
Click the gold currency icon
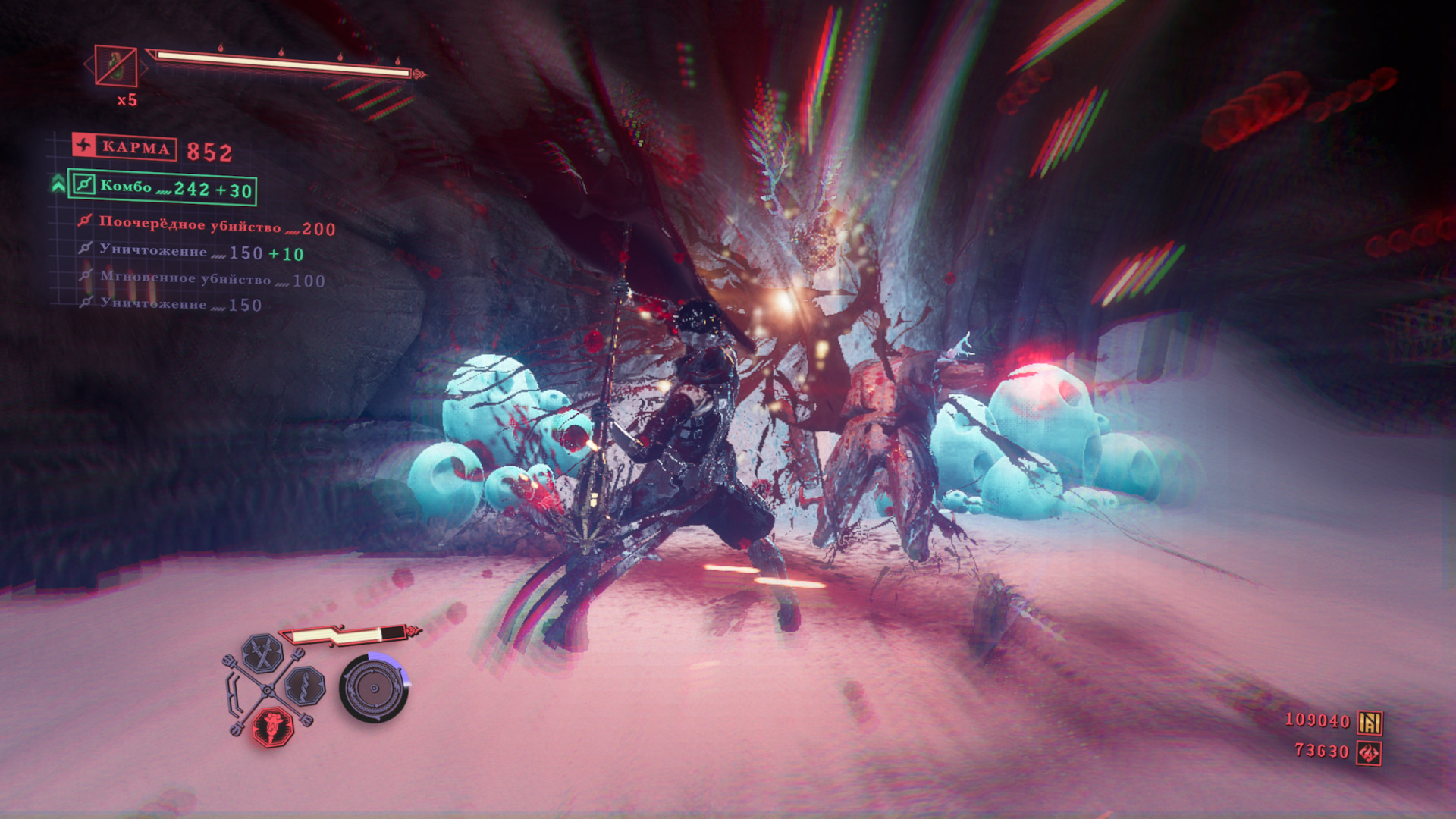point(1370,722)
